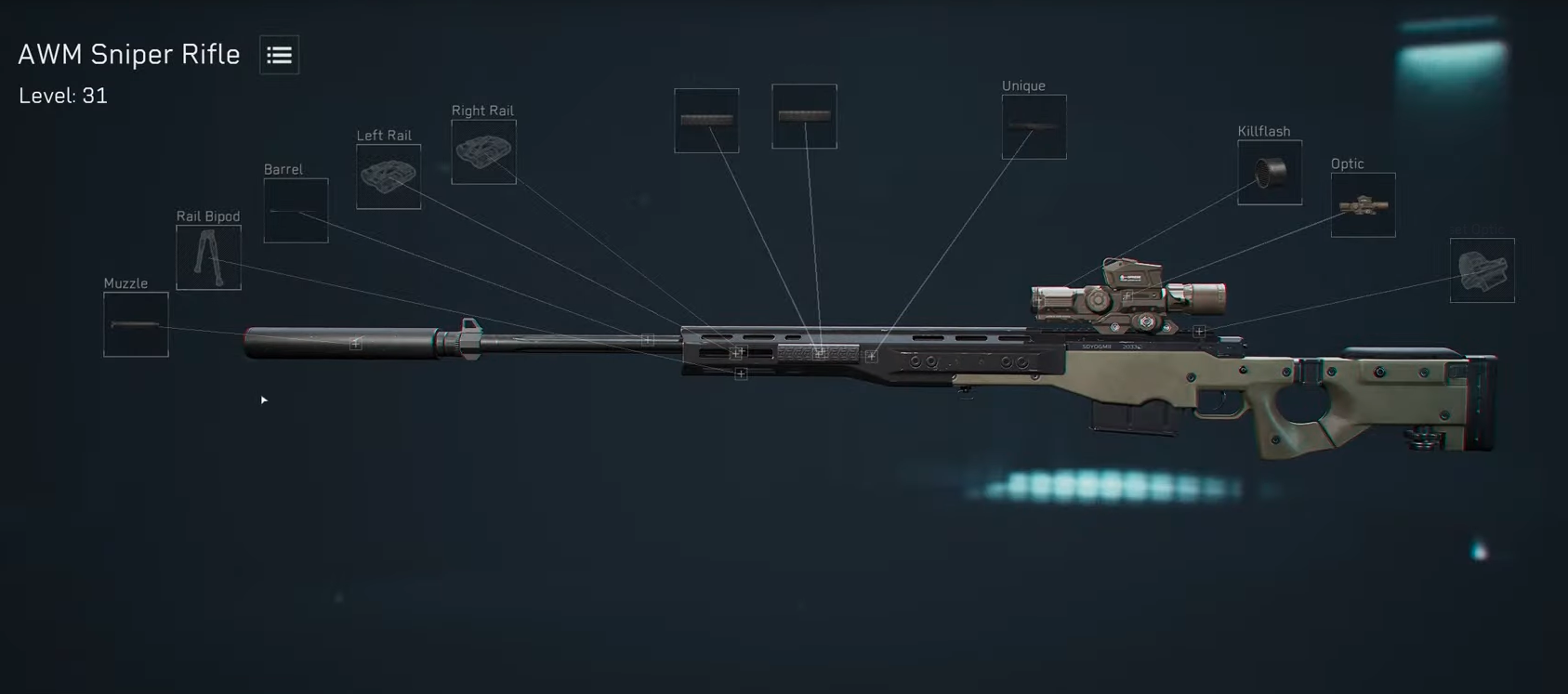Open the Unique attachment slot
This screenshot has width=1568, height=694.
click(x=1033, y=125)
